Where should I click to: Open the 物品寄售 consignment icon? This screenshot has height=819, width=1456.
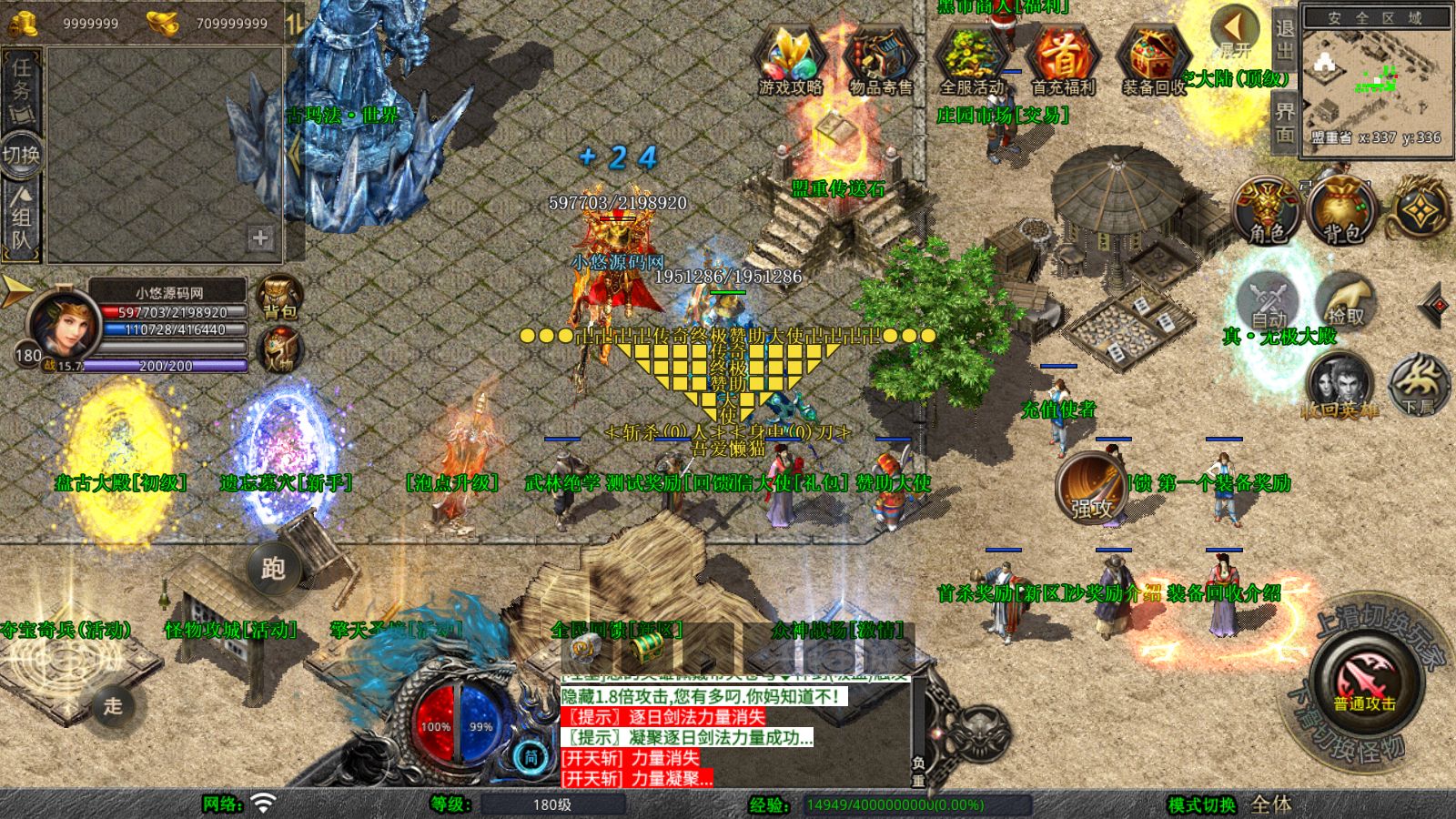tap(880, 60)
